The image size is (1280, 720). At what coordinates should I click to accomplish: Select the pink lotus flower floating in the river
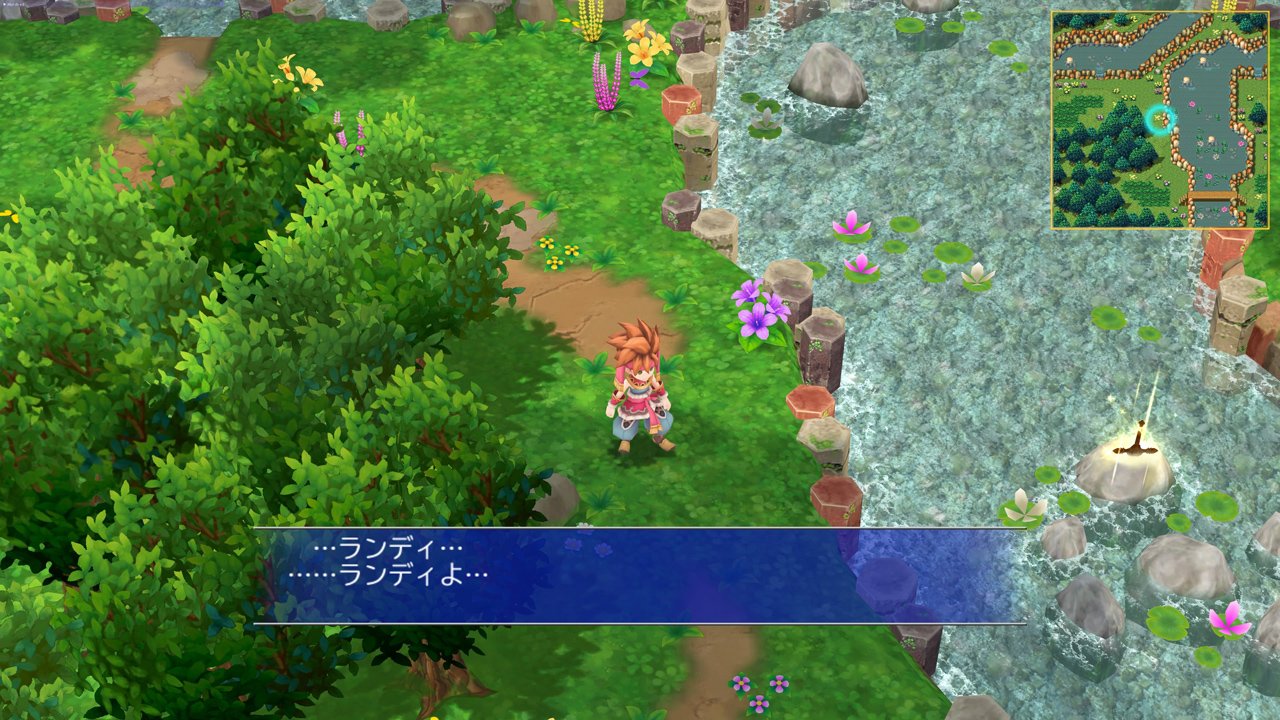(849, 230)
